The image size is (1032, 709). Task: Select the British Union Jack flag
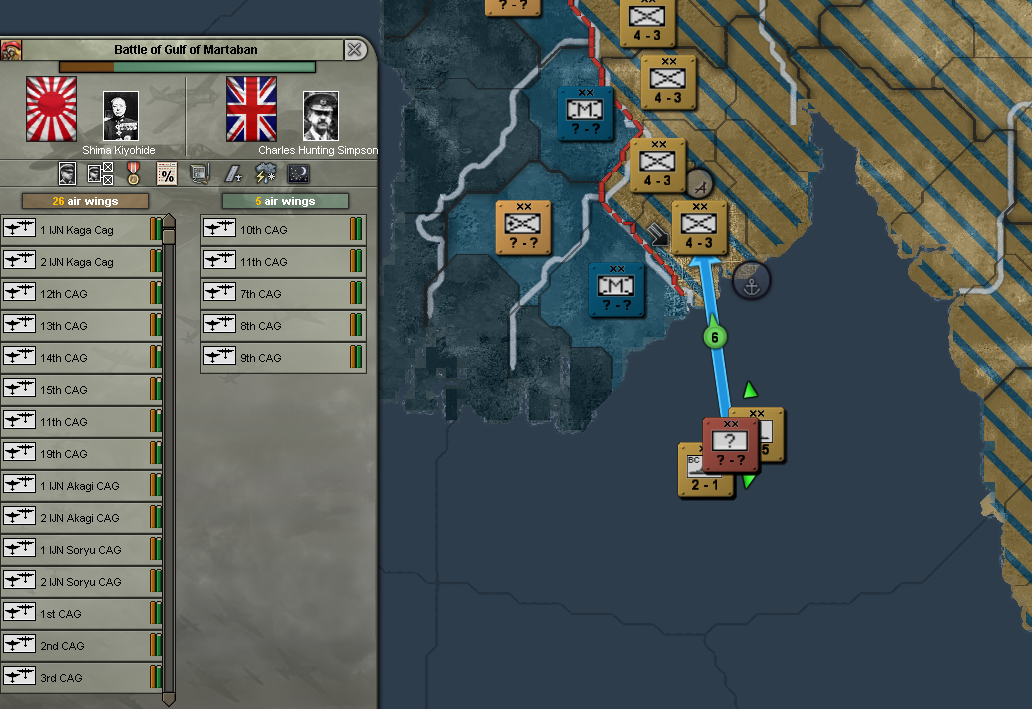[251, 109]
